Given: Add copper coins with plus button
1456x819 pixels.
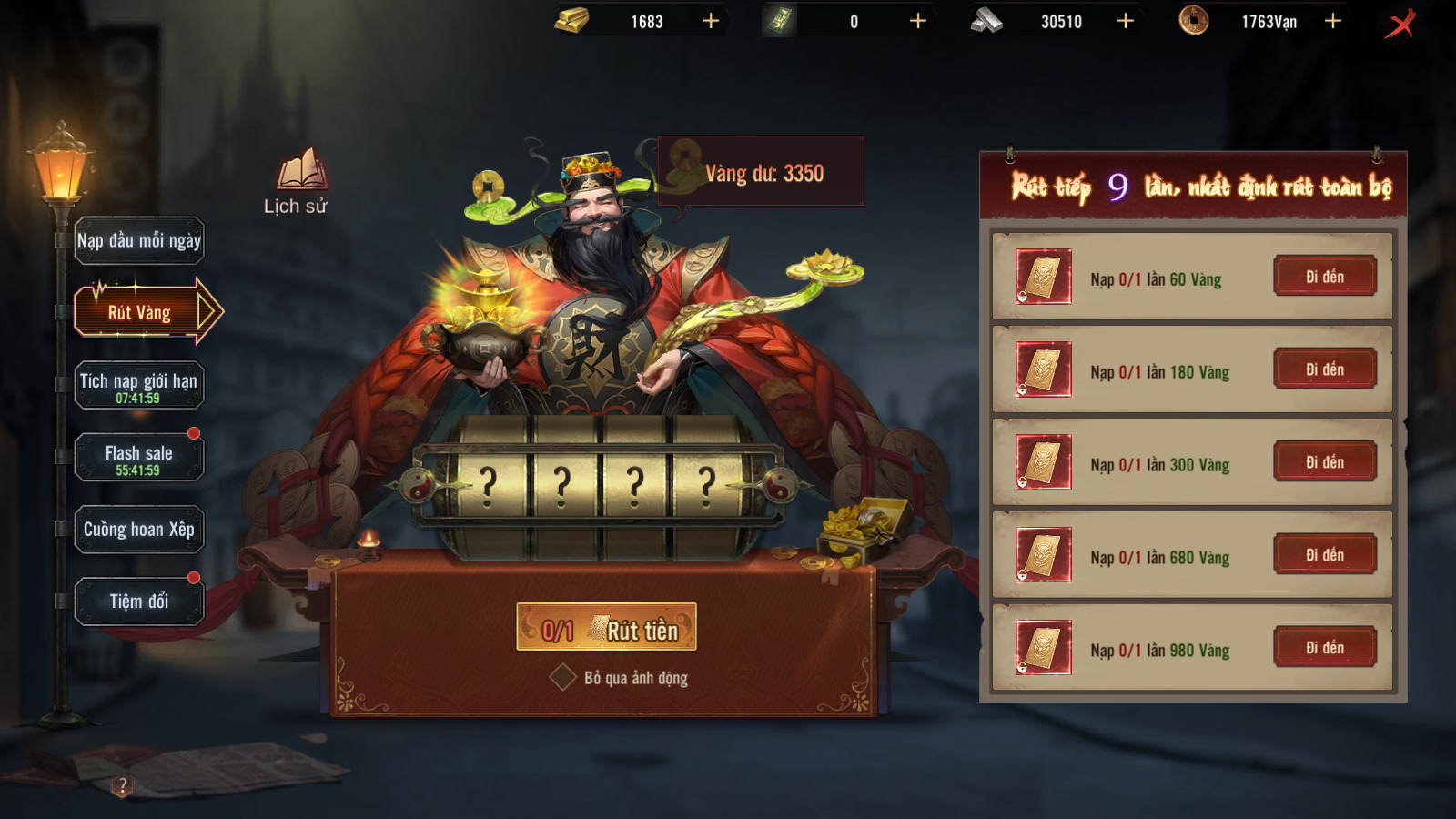Looking at the screenshot, I should pyautogui.click(x=1333, y=21).
